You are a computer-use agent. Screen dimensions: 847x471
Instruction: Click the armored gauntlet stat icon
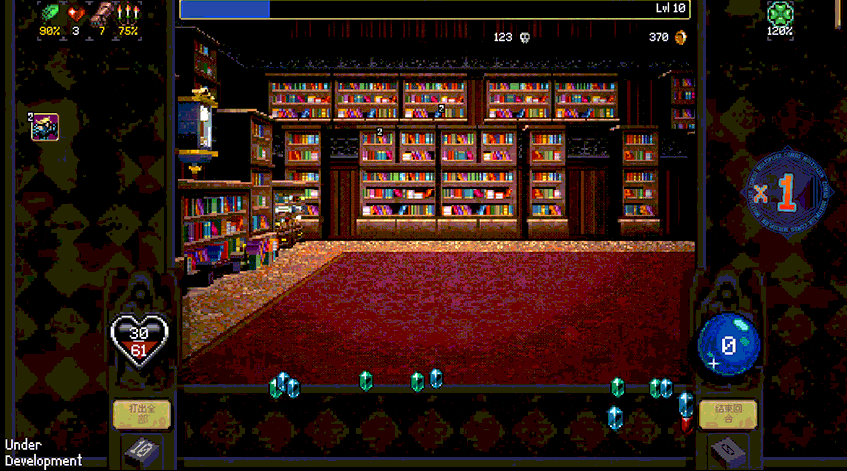tap(101, 14)
